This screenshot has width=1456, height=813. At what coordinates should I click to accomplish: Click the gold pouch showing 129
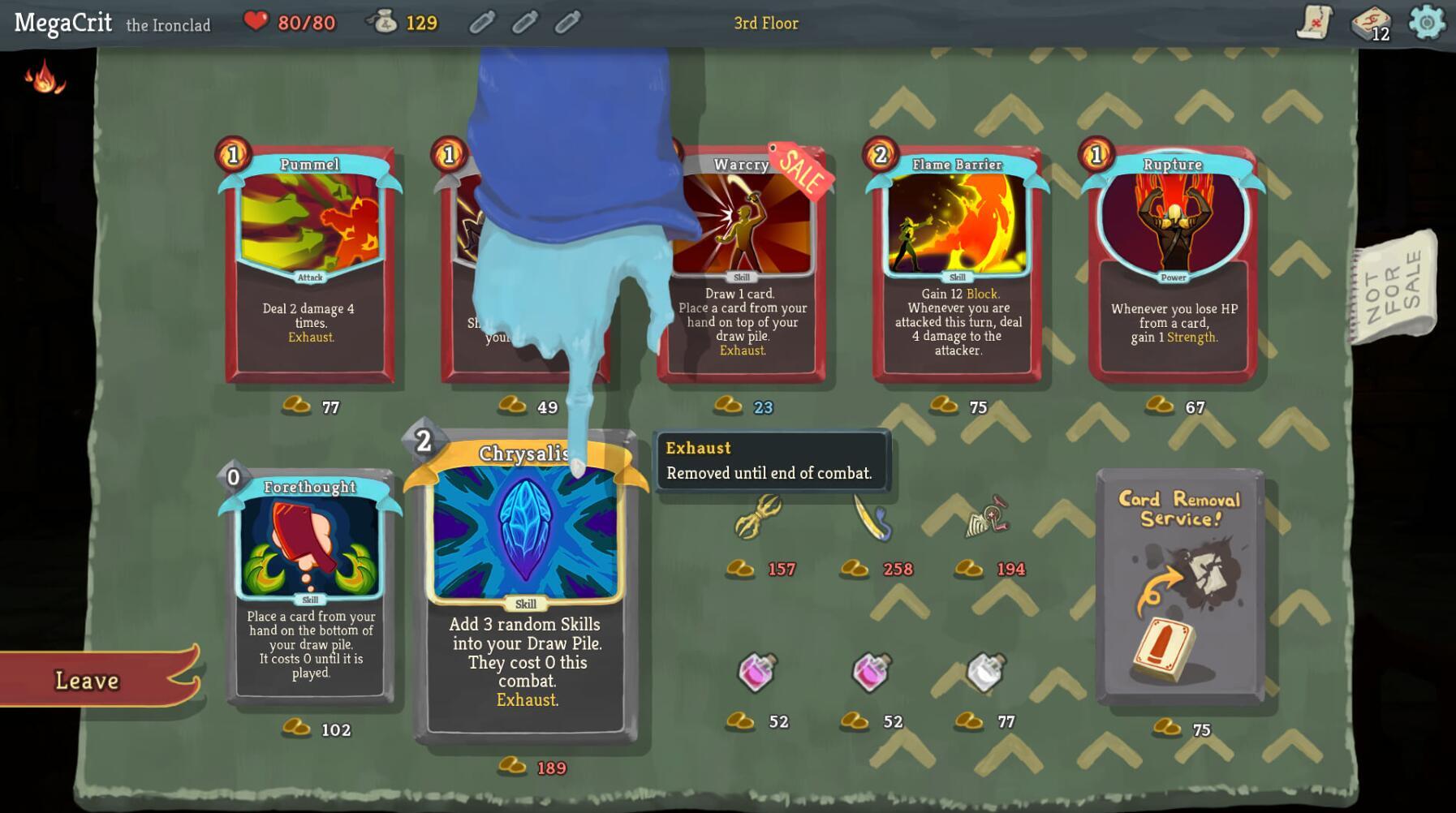385,23
